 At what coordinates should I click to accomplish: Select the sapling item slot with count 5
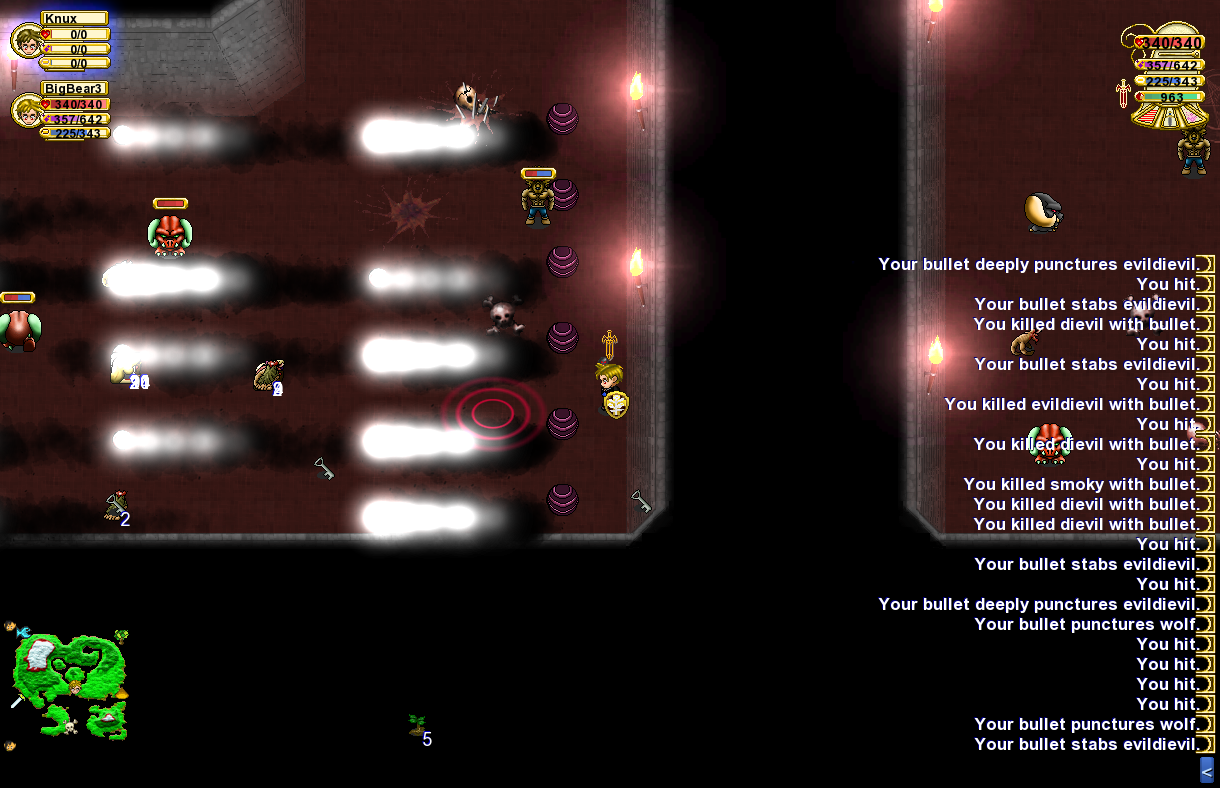pos(418,726)
